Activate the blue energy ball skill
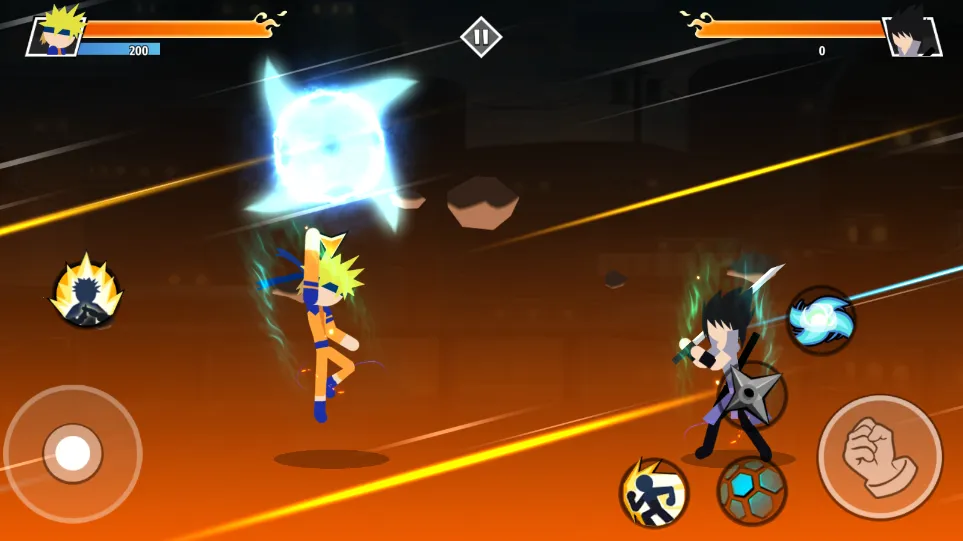963x541 pixels. coord(820,320)
